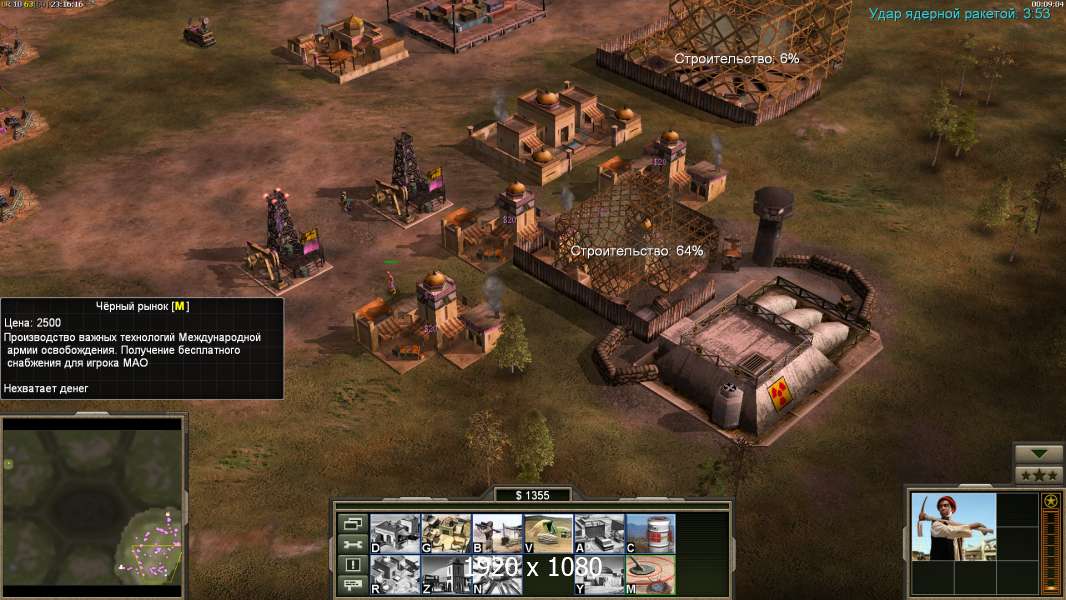Choose the build icon with hotkey R
Screen dimensions: 1066x600
pyautogui.click(x=395, y=574)
